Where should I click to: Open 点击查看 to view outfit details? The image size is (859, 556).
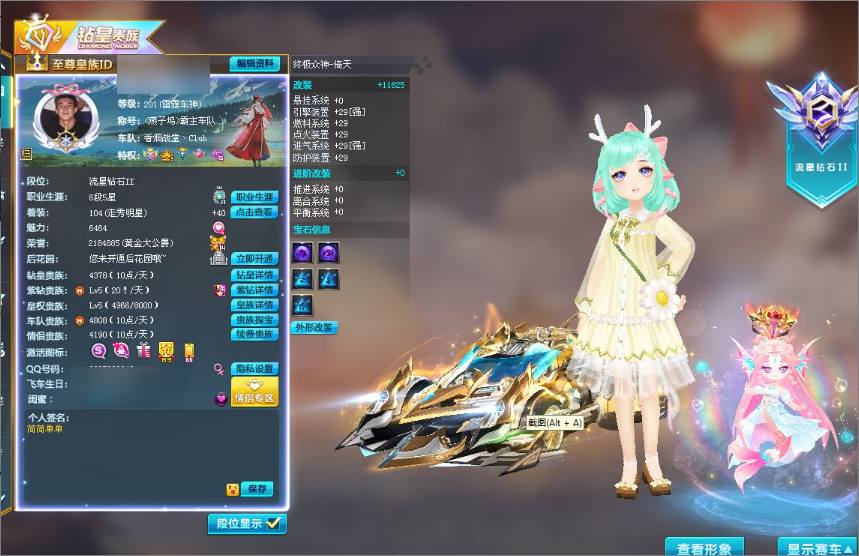[x=255, y=212]
